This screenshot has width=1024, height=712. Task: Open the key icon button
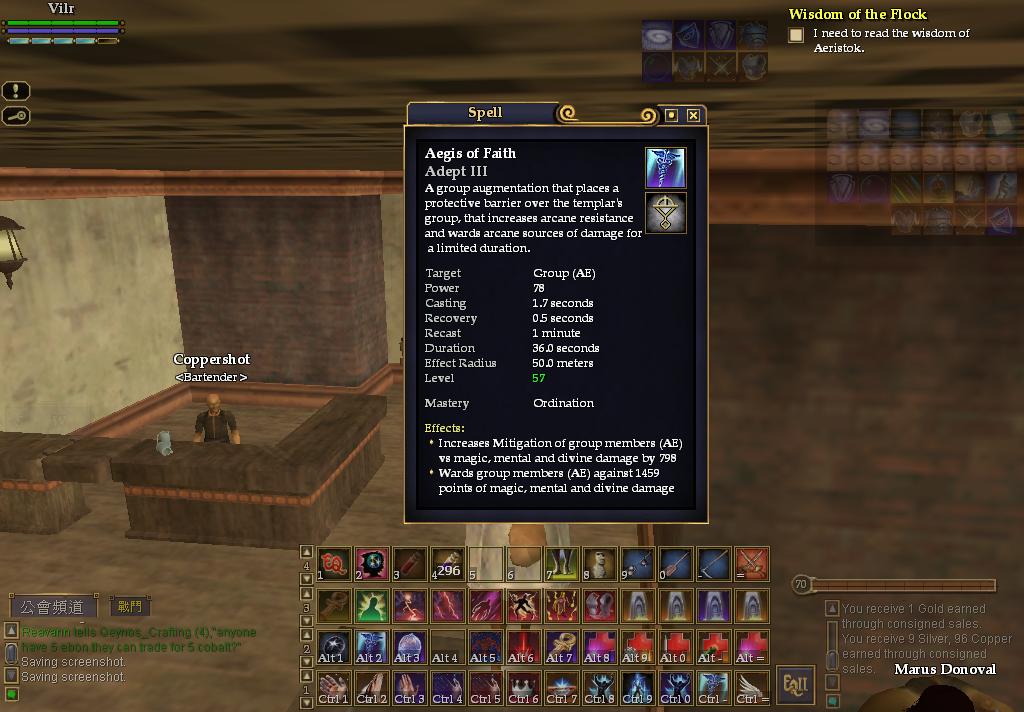[x=16, y=116]
